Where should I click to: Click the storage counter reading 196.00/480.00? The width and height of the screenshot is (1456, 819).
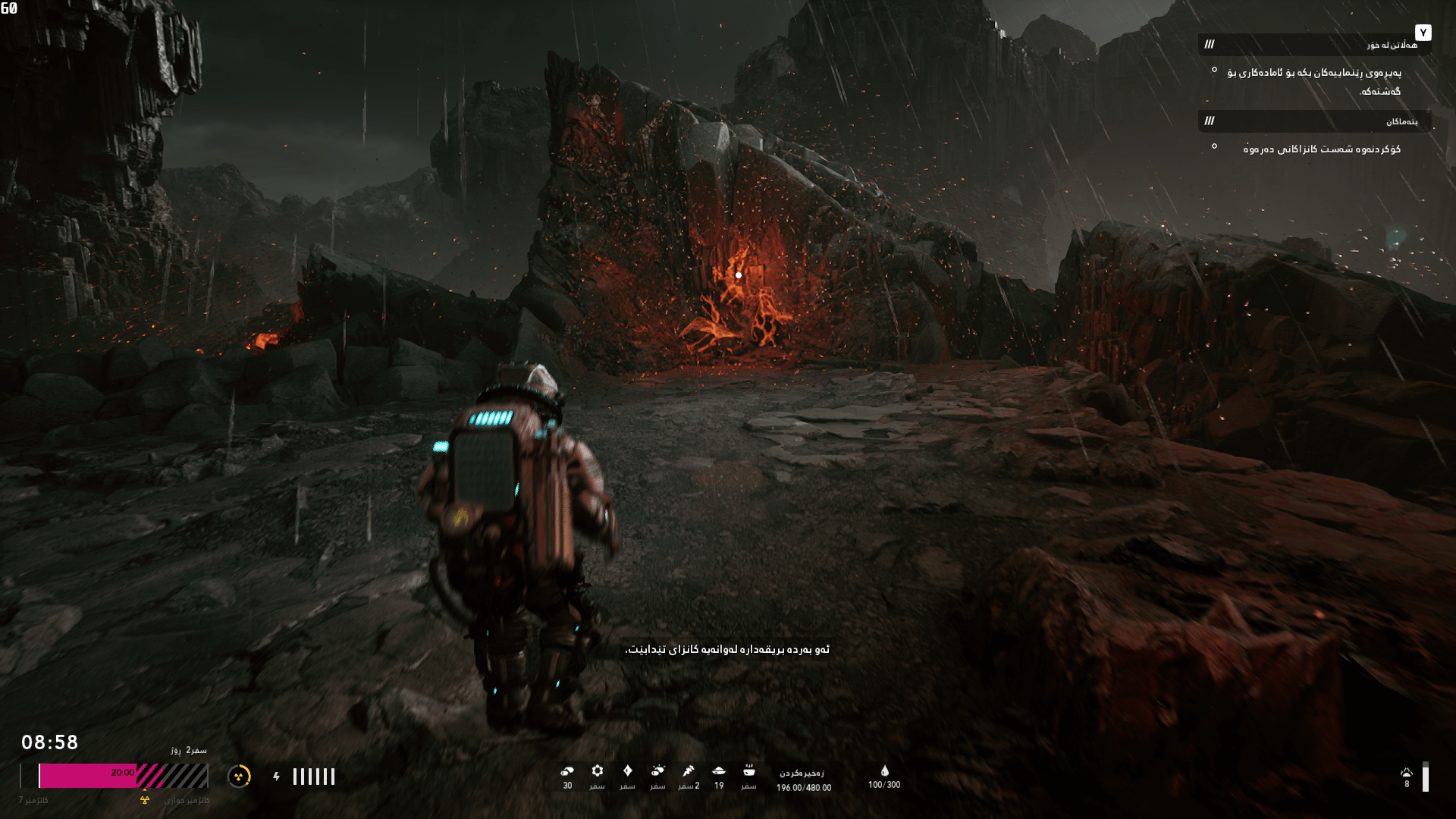pos(804,785)
